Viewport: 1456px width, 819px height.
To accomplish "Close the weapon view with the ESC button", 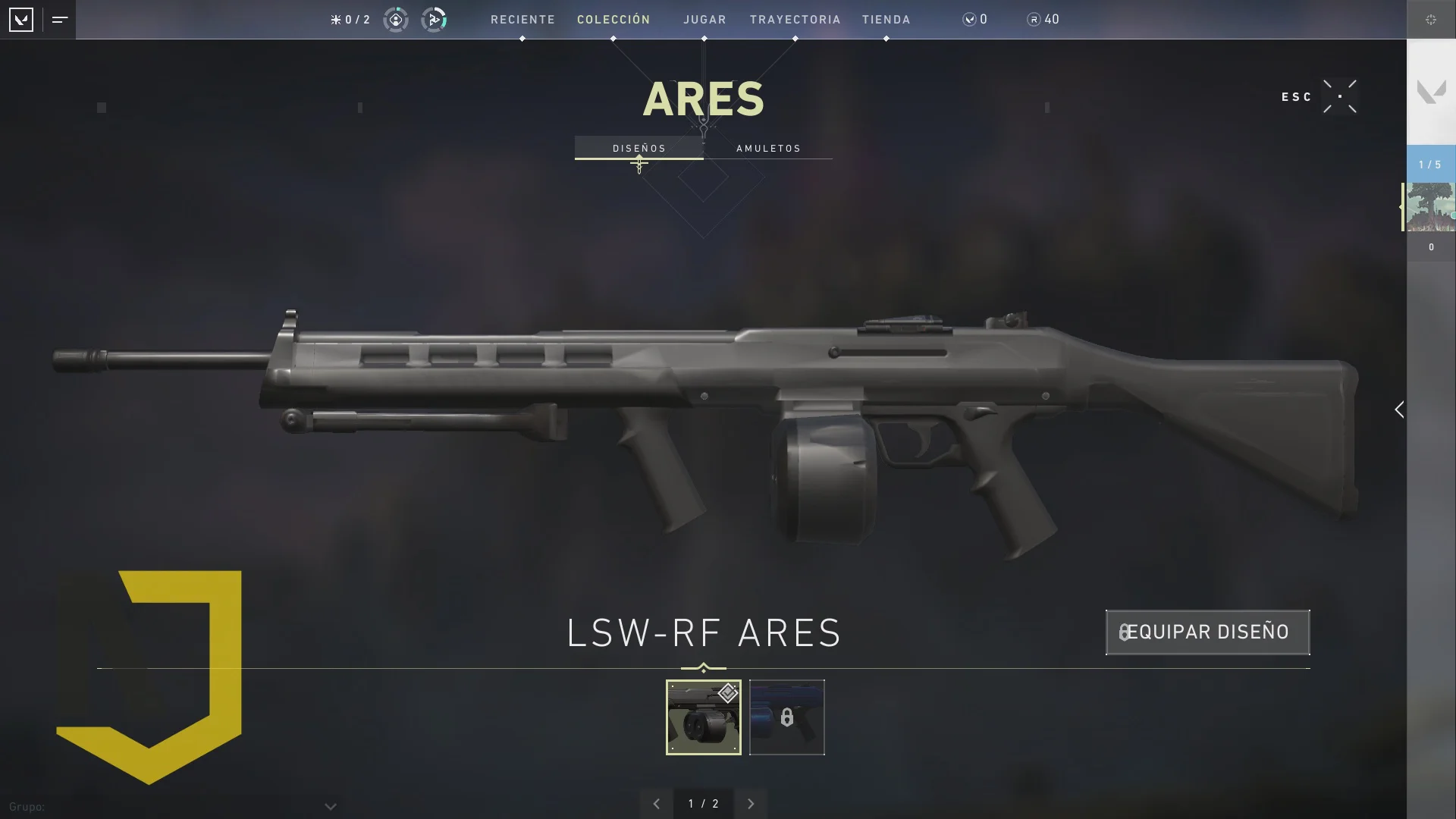I will 1339,96.
